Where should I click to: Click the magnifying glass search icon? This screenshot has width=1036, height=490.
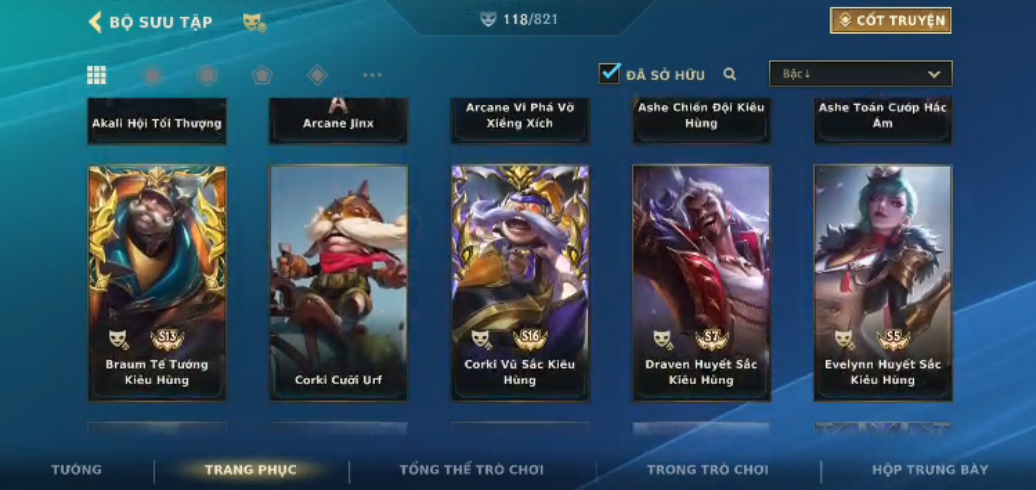coord(730,74)
